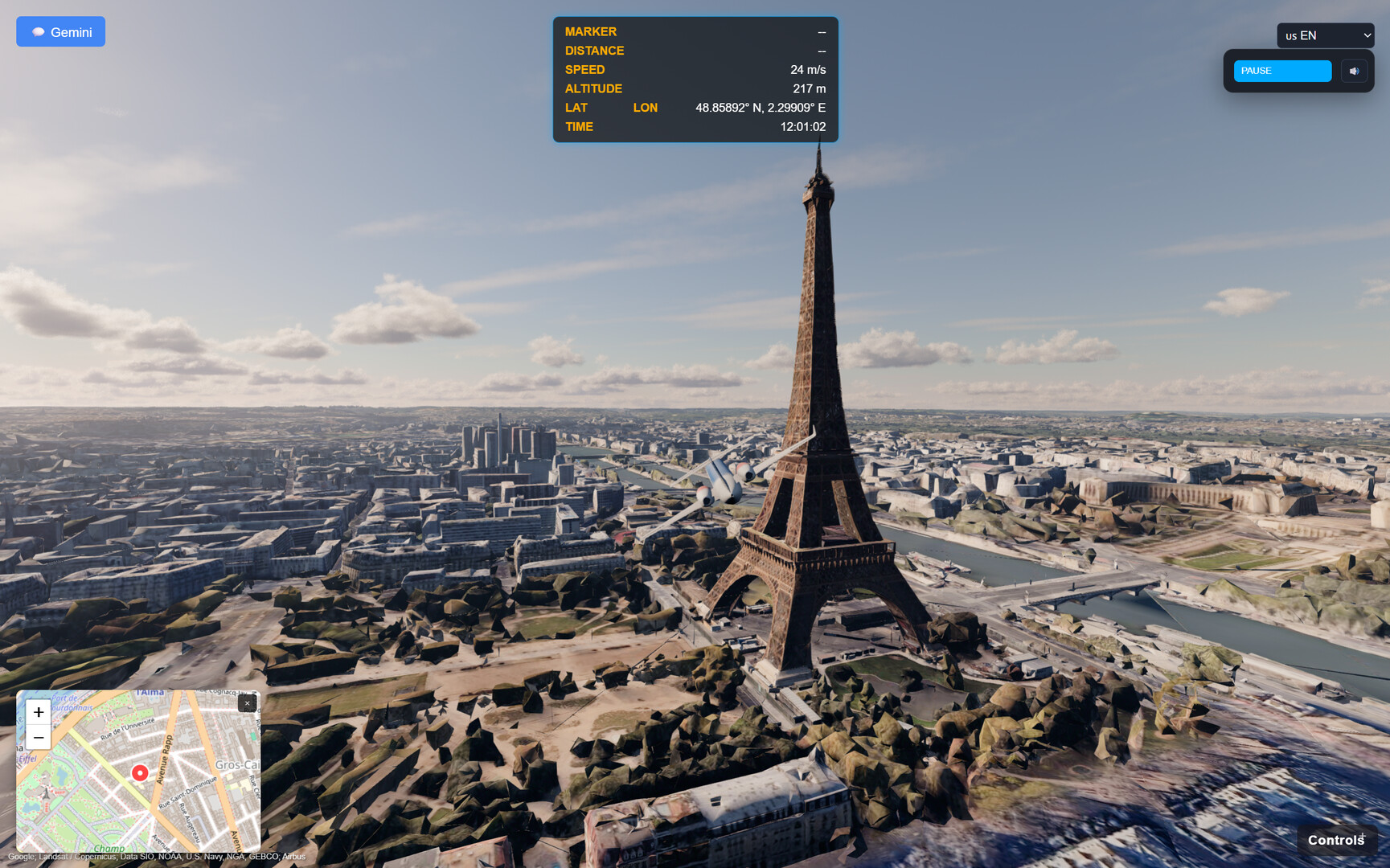Zoom in using the minimap plus icon
The image size is (1390, 868).
[x=38, y=712]
